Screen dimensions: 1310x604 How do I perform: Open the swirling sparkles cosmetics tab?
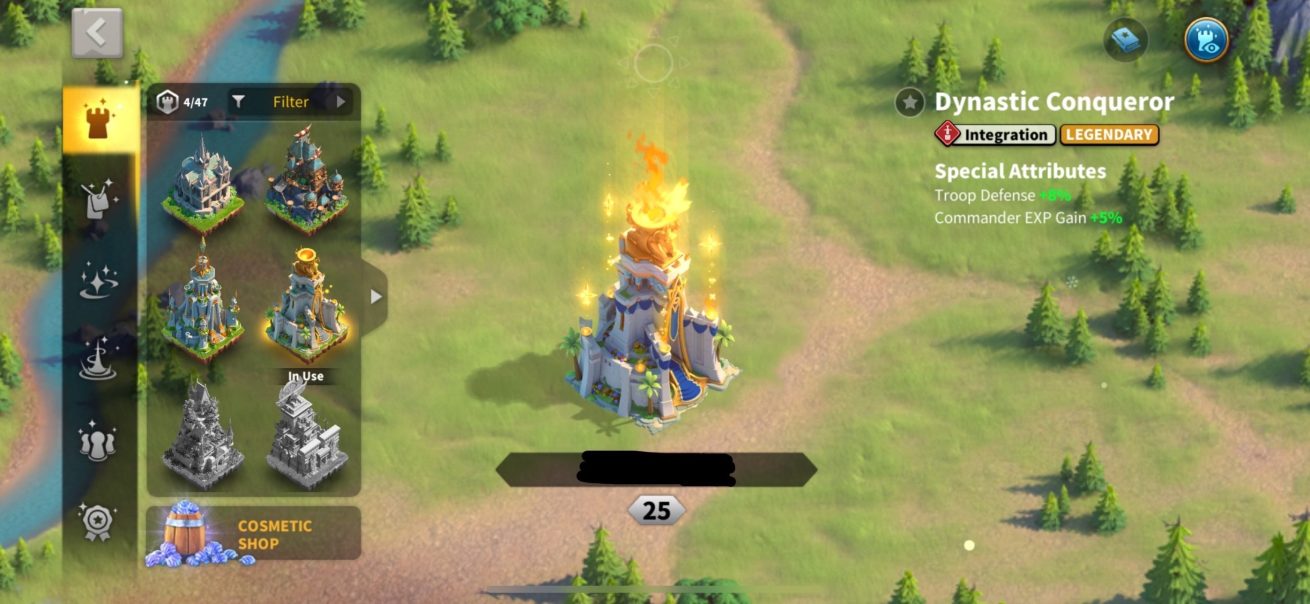[99, 282]
